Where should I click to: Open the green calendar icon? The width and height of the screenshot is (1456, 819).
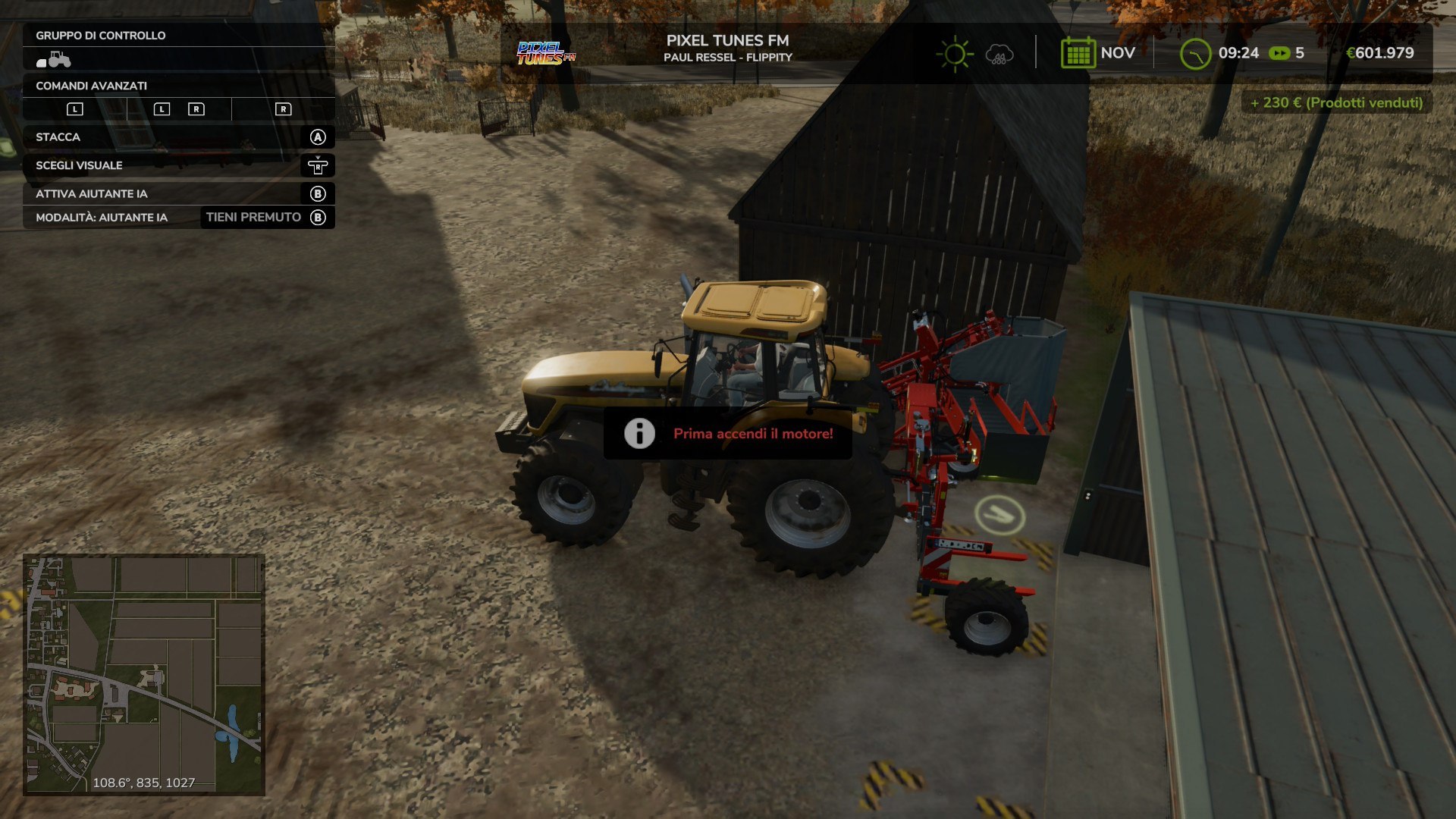click(x=1078, y=53)
